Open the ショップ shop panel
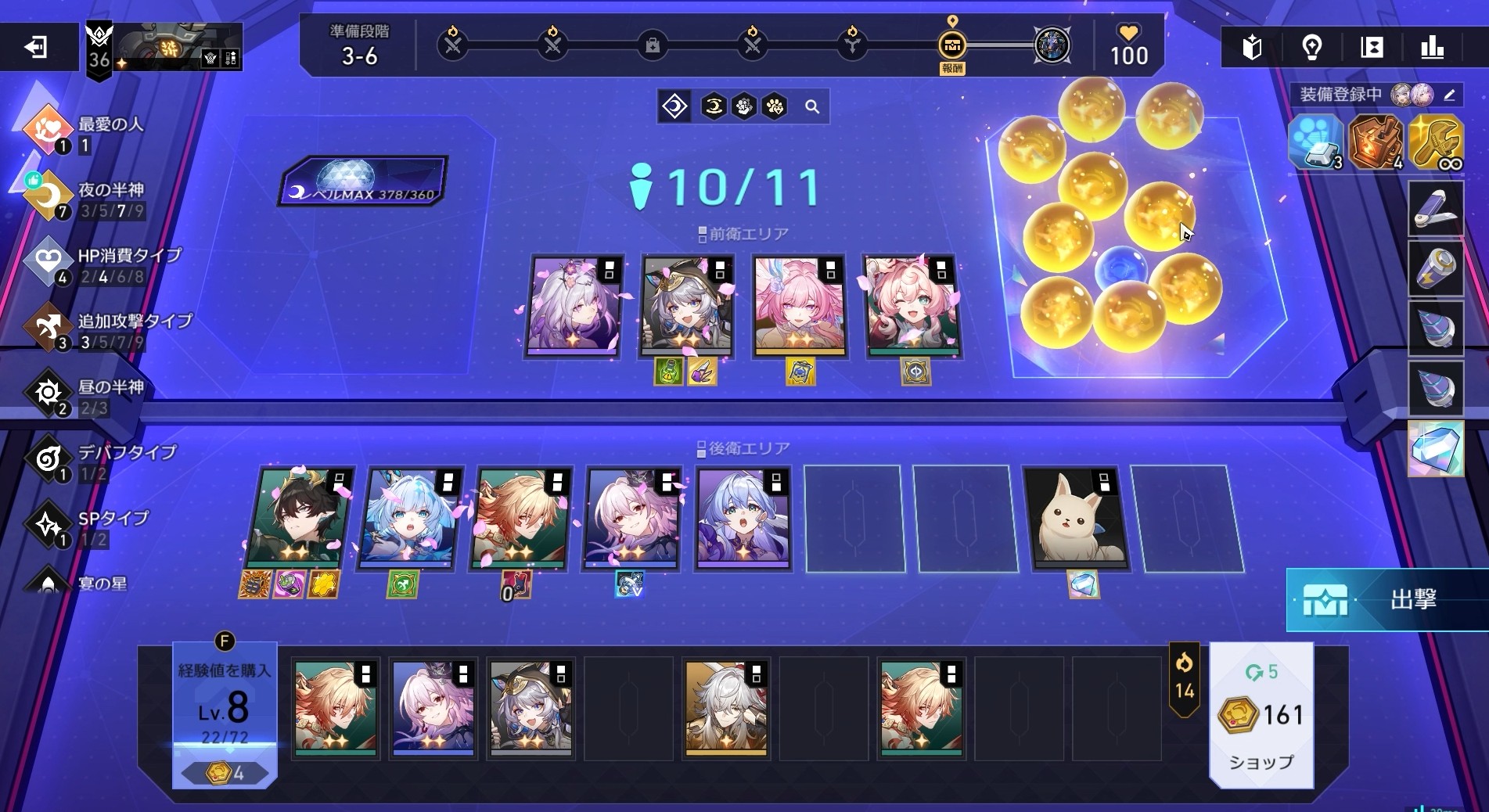Screen dimensions: 1489x812 point(1261,716)
